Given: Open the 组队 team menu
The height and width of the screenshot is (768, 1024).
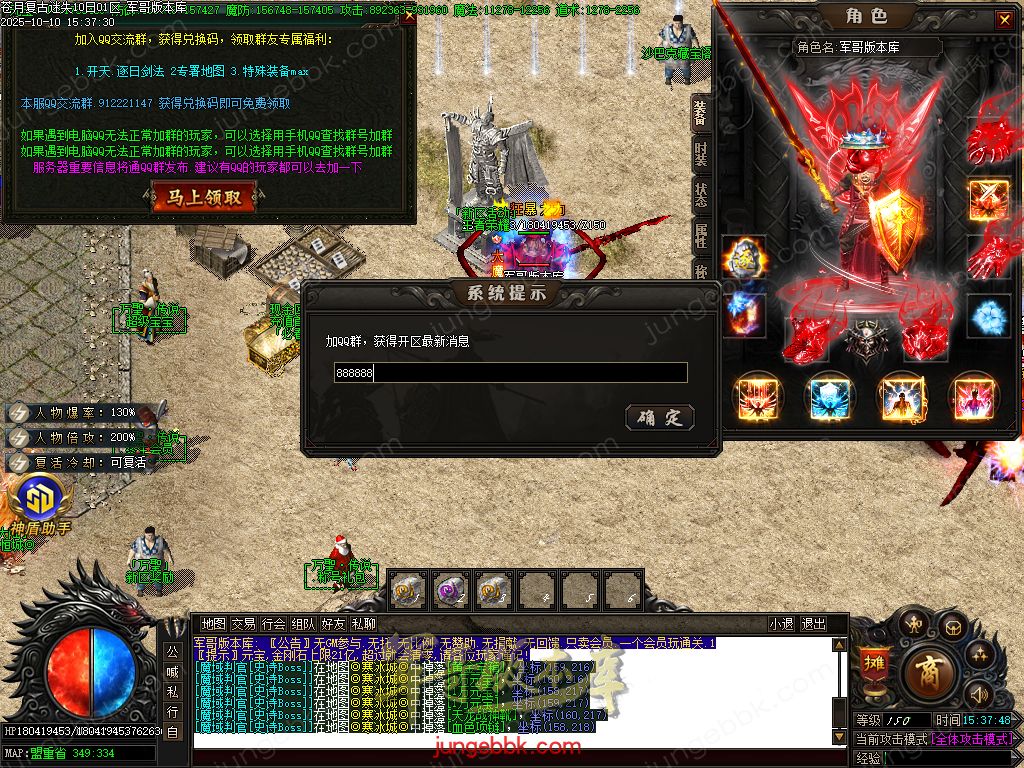Looking at the screenshot, I should (x=303, y=624).
